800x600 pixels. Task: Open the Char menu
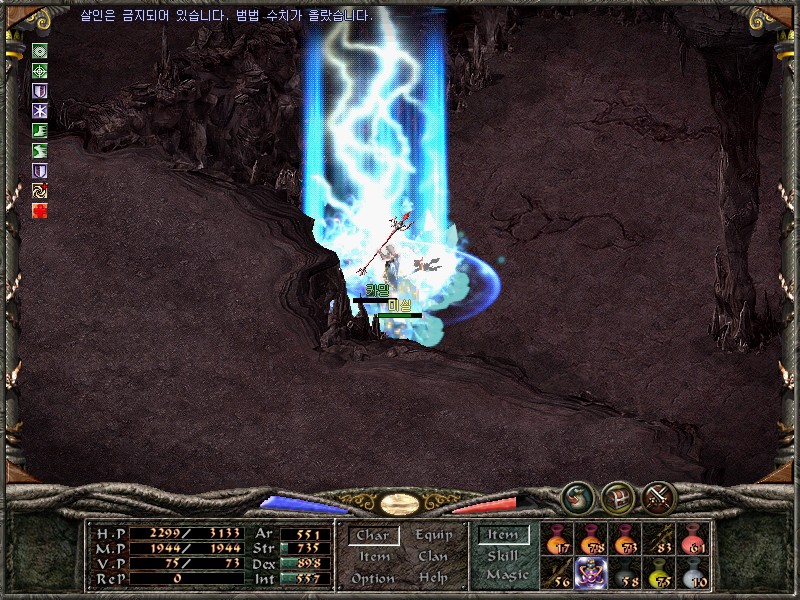[x=372, y=536]
